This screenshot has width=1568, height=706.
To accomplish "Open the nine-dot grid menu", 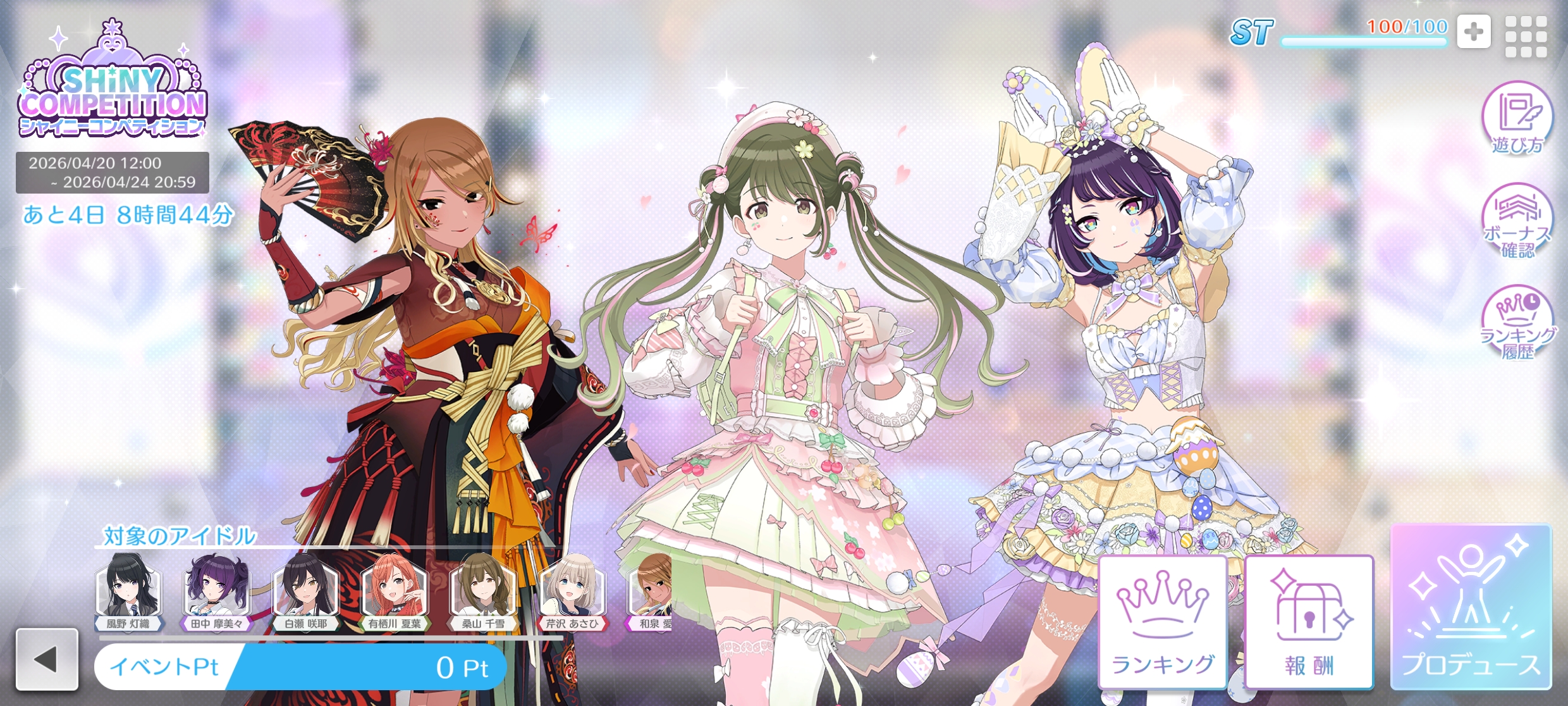I will (x=1526, y=36).
